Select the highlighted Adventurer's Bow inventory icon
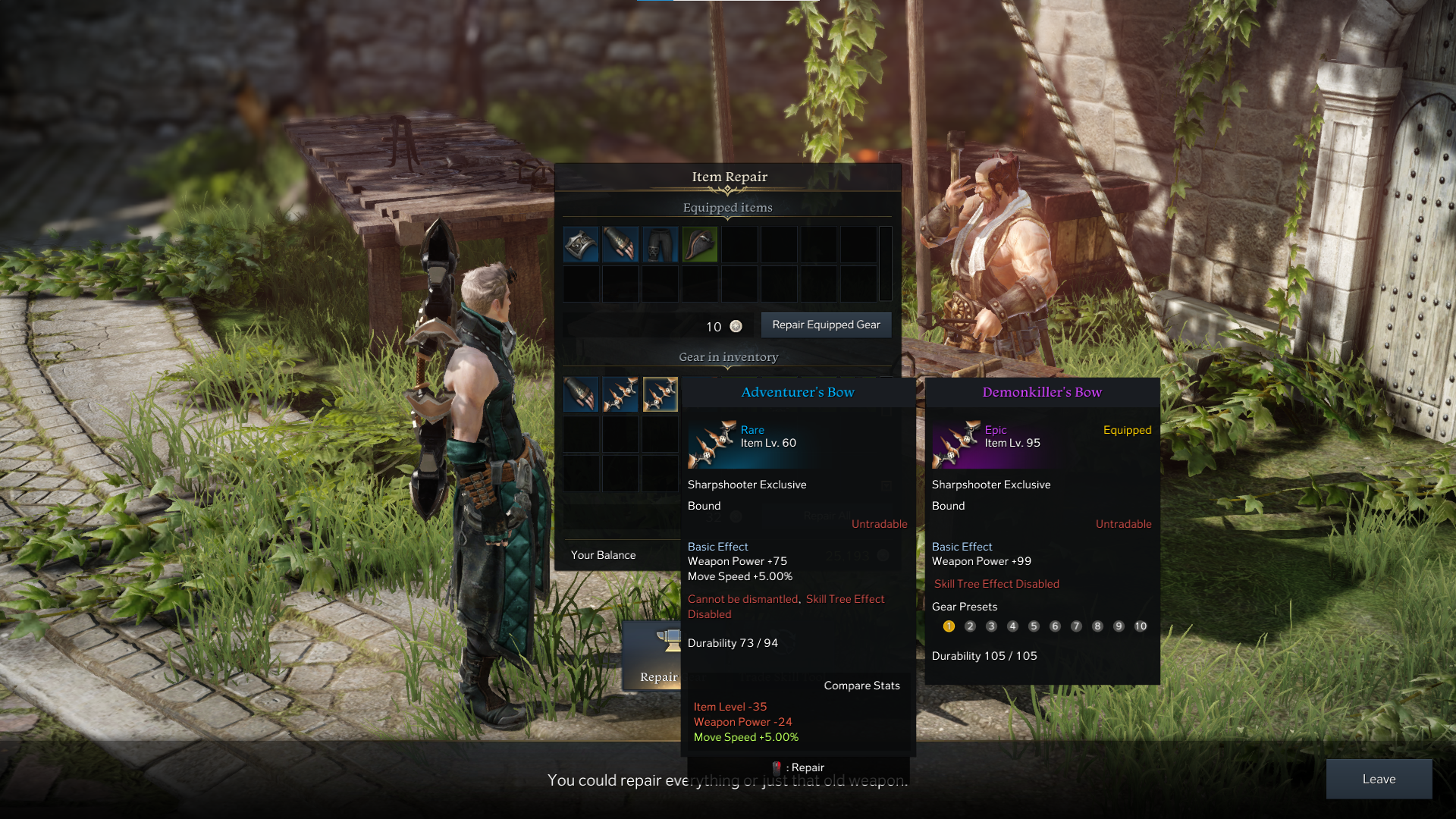Viewport: 1456px width, 819px height. coord(660,395)
